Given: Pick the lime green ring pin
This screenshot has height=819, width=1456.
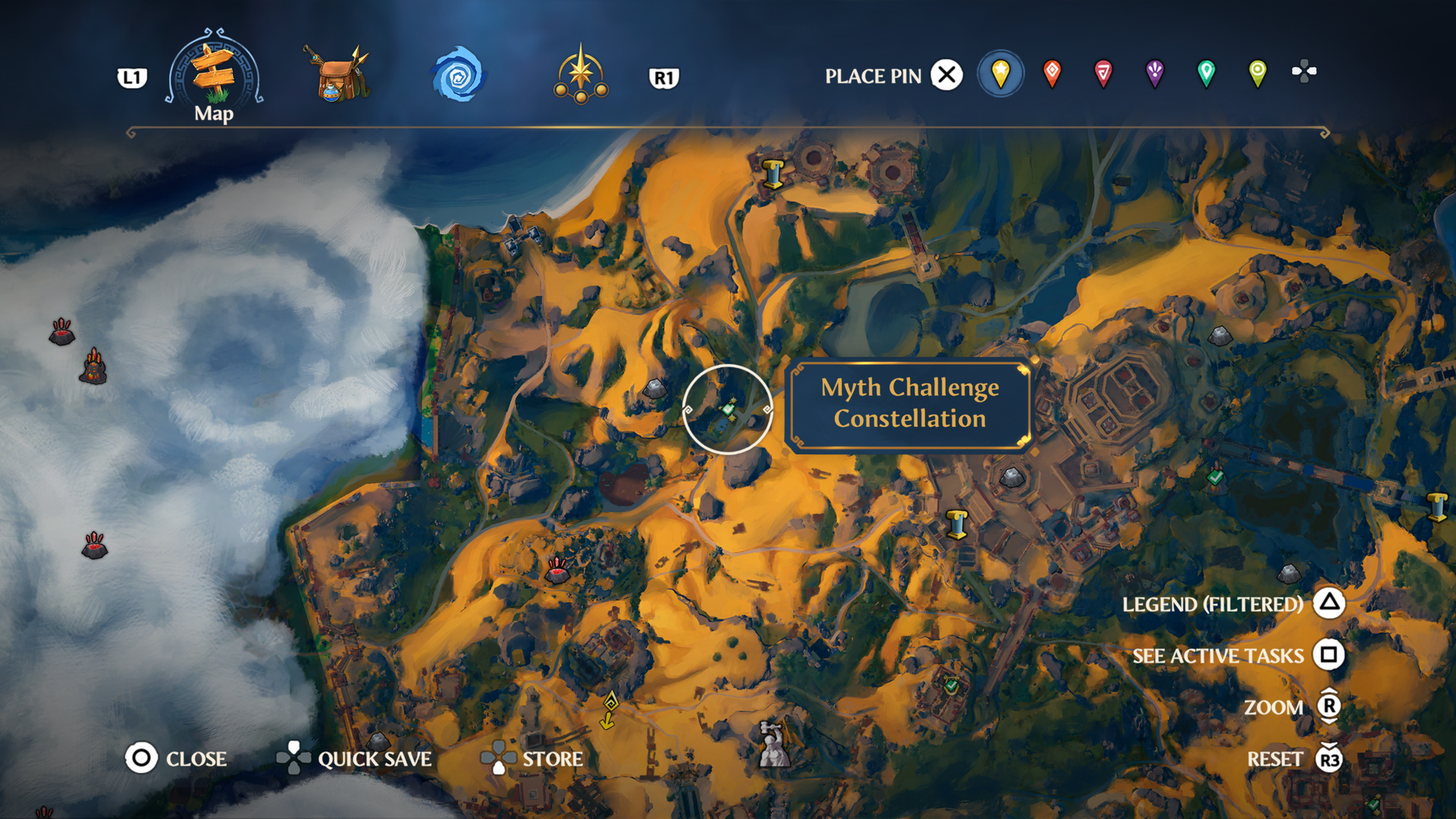Looking at the screenshot, I should tap(1257, 74).
